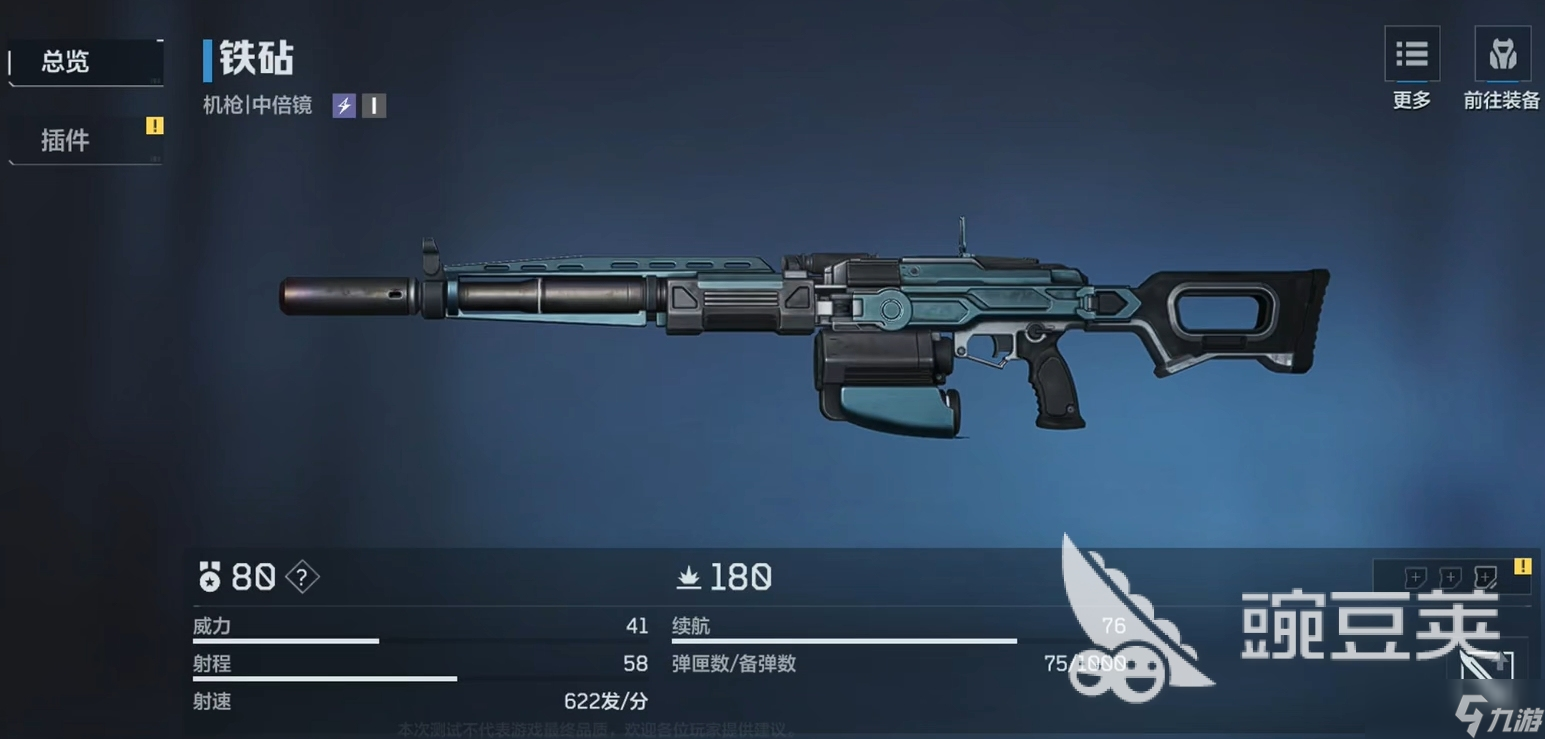Screen dimensions: 1545x739
Task: Click the grey tier I badge icon
Action: click(x=374, y=105)
